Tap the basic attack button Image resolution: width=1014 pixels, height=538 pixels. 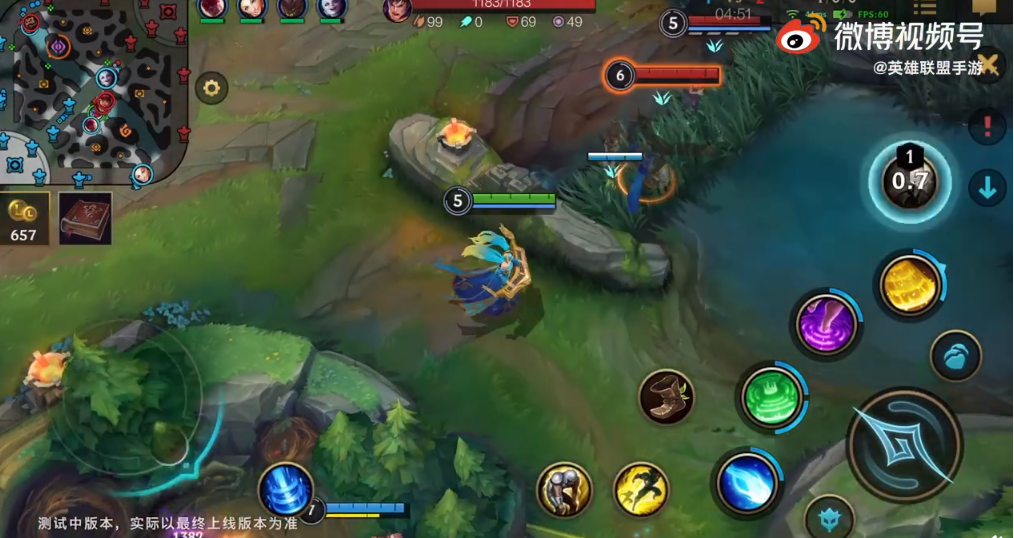click(904, 444)
